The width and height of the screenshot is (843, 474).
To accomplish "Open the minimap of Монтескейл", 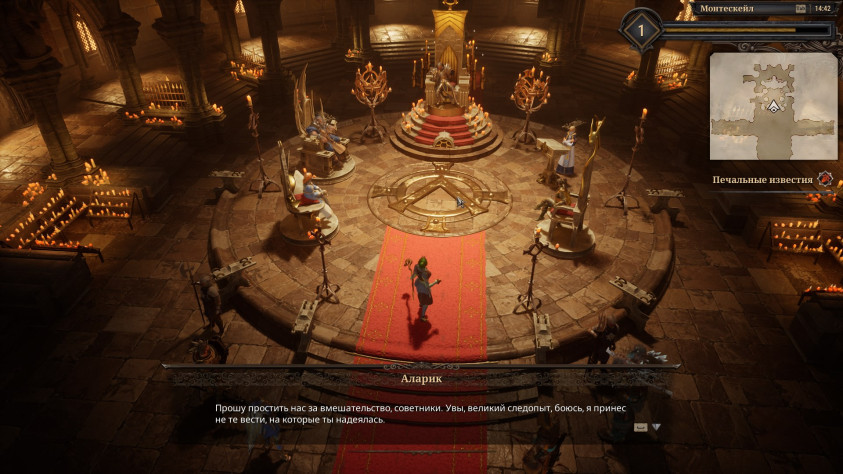I will (x=773, y=106).
